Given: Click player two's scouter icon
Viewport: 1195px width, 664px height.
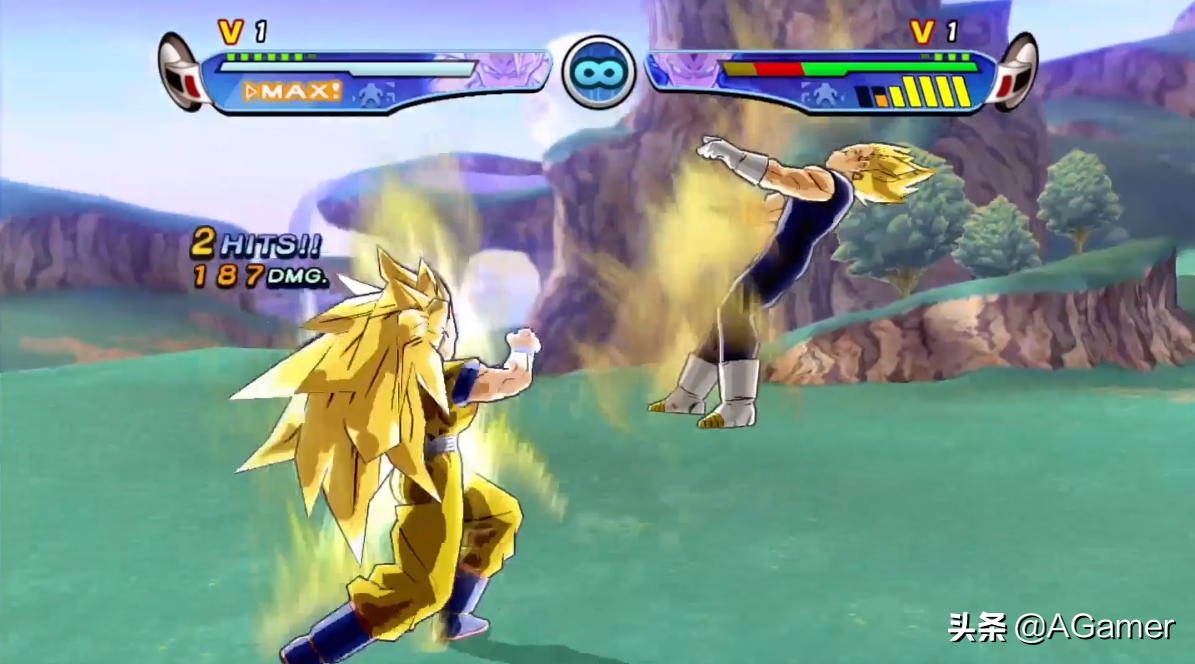Looking at the screenshot, I should (1014, 70).
